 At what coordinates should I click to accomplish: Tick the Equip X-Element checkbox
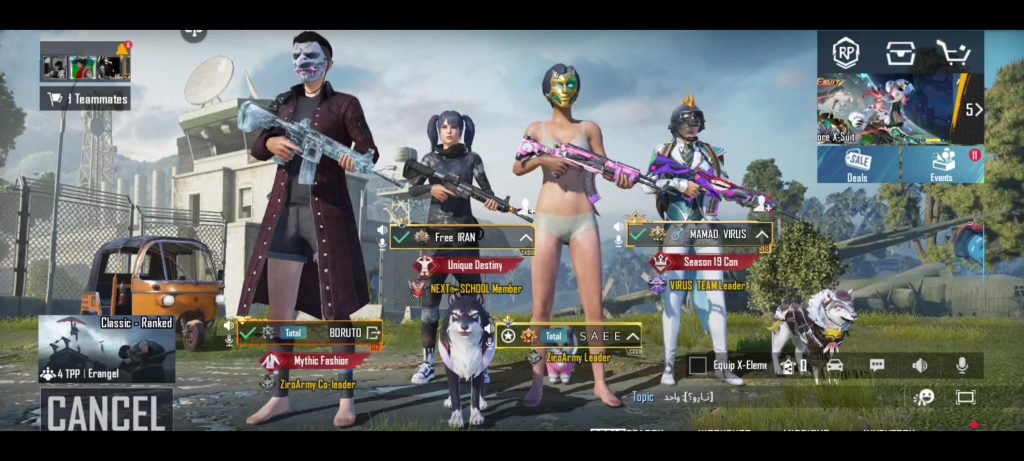[x=697, y=365]
